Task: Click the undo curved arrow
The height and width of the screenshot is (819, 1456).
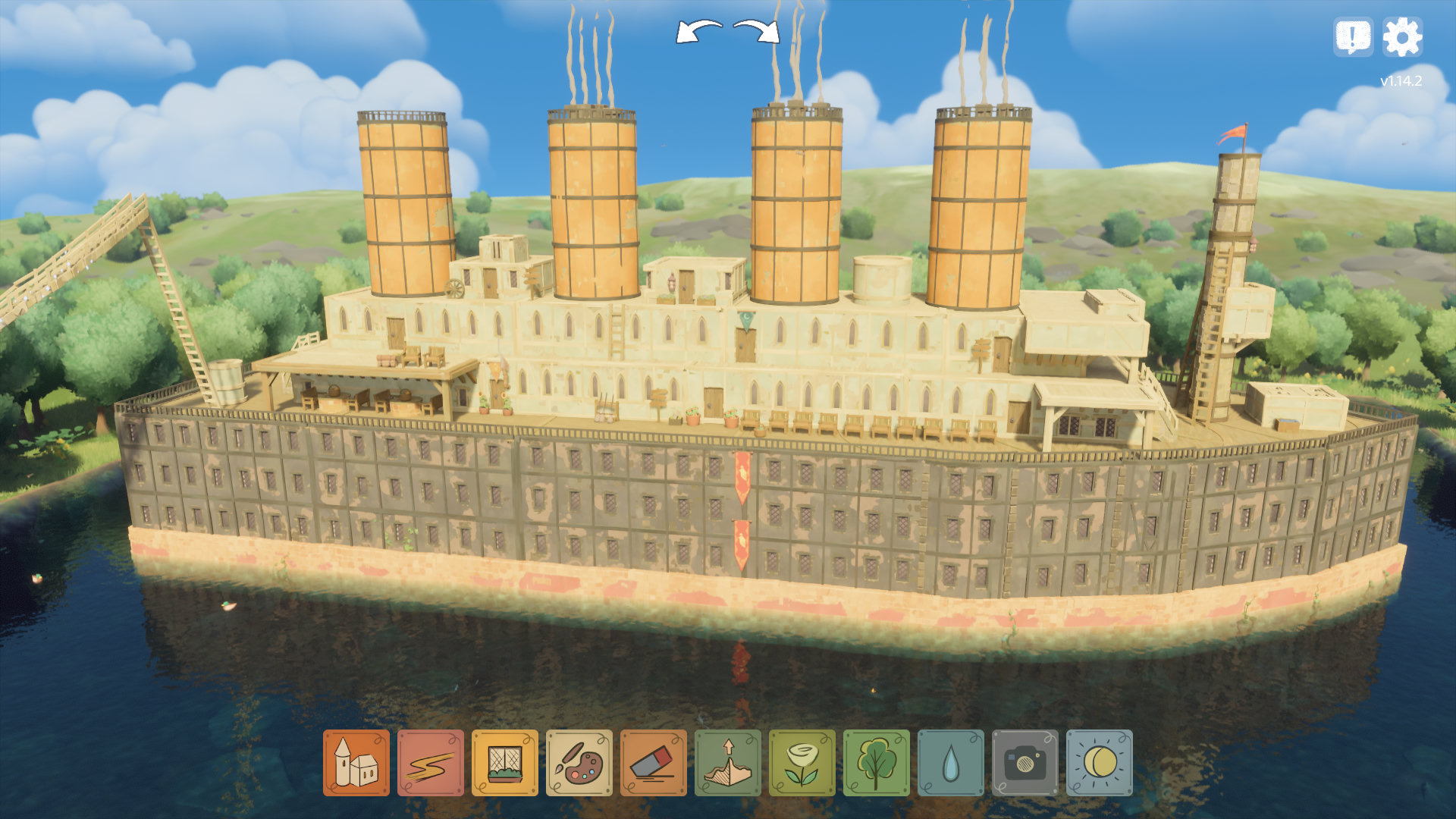Action: (698, 32)
